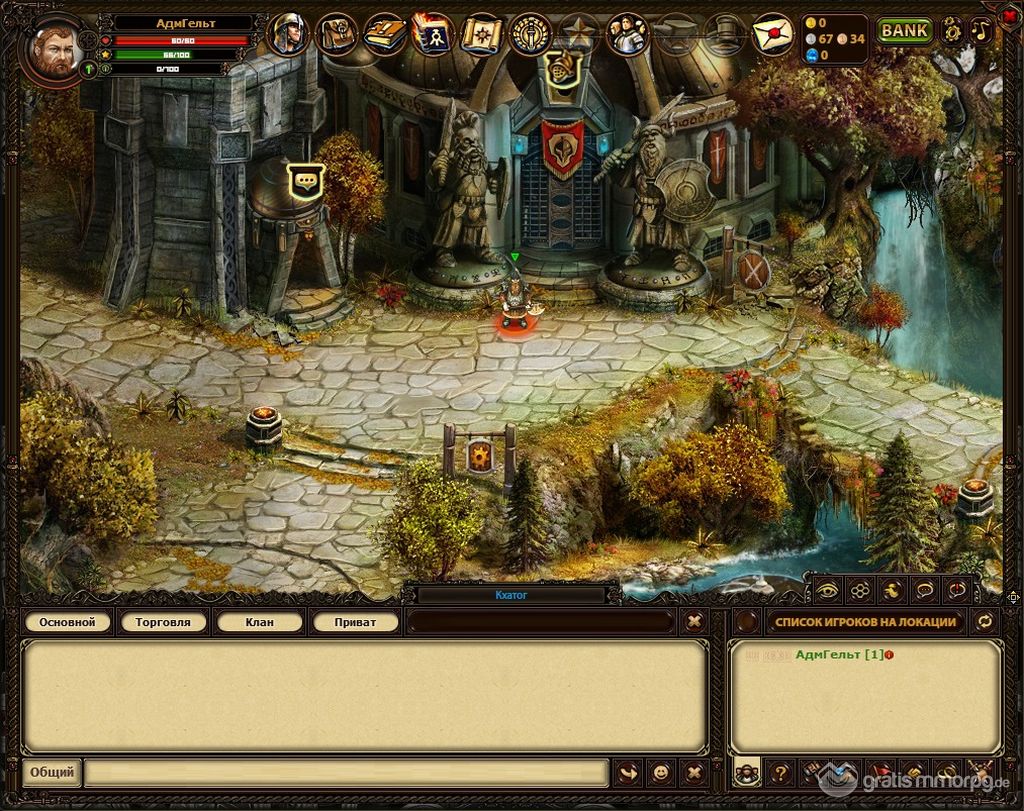The width and height of the screenshot is (1024, 811).
Task: Refresh the players on location list
Action: 985,622
